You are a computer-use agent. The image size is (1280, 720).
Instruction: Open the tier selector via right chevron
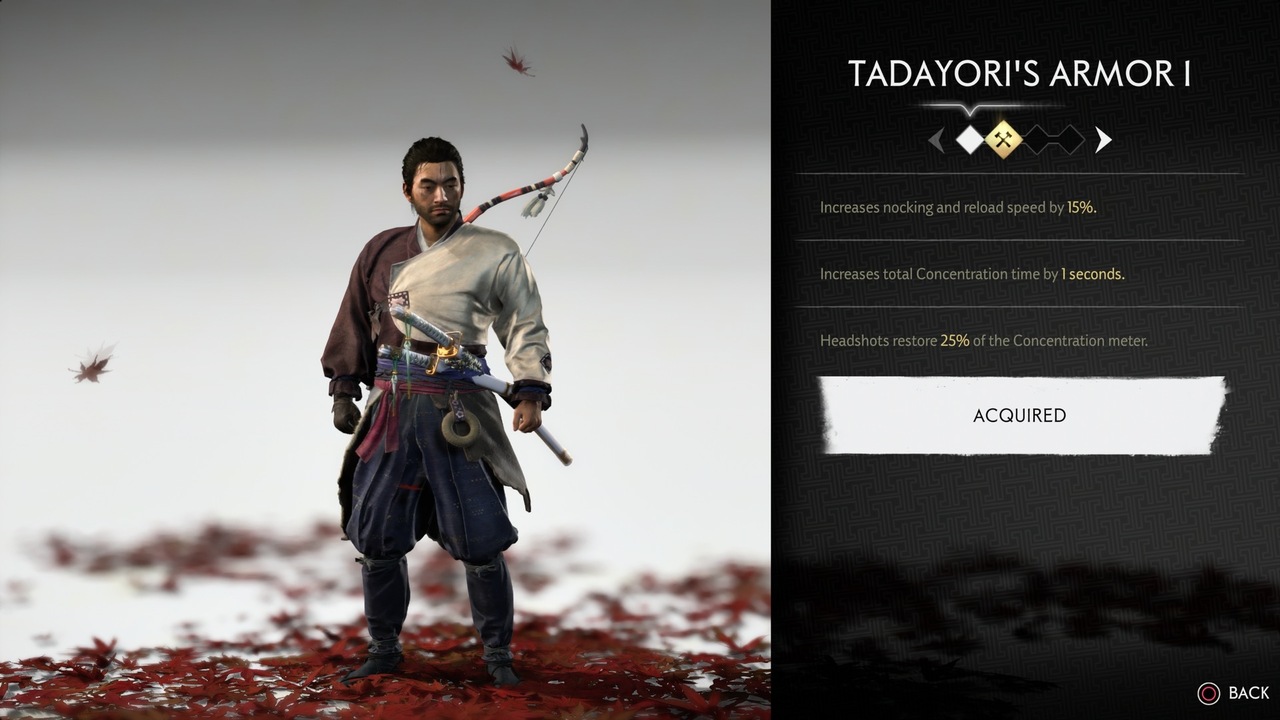click(x=1103, y=140)
